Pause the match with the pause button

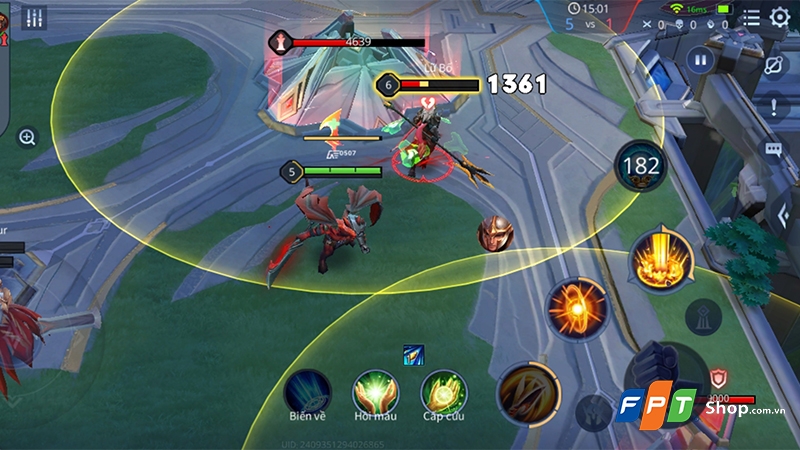click(x=701, y=61)
